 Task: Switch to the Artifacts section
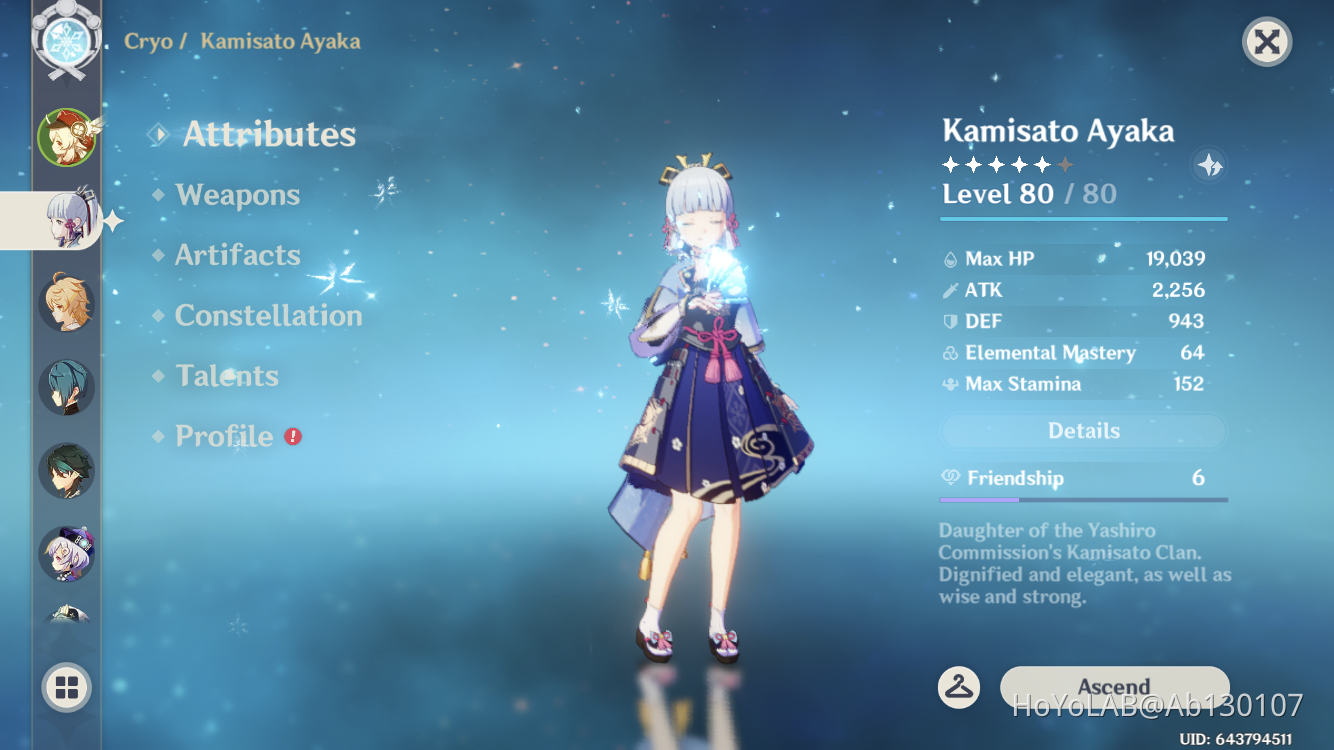(238, 255)
